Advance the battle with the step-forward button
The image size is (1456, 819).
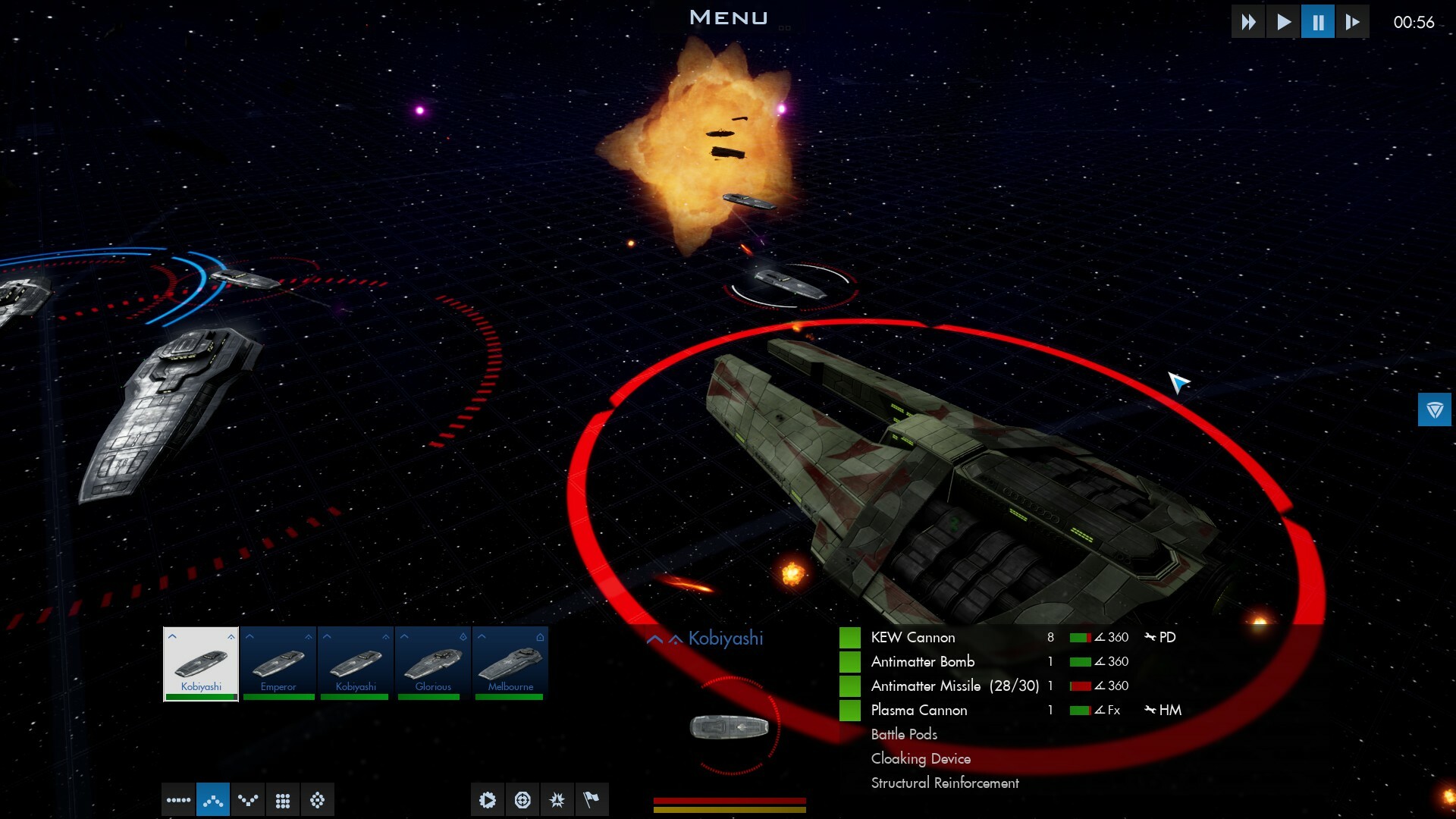point(1352,22)
